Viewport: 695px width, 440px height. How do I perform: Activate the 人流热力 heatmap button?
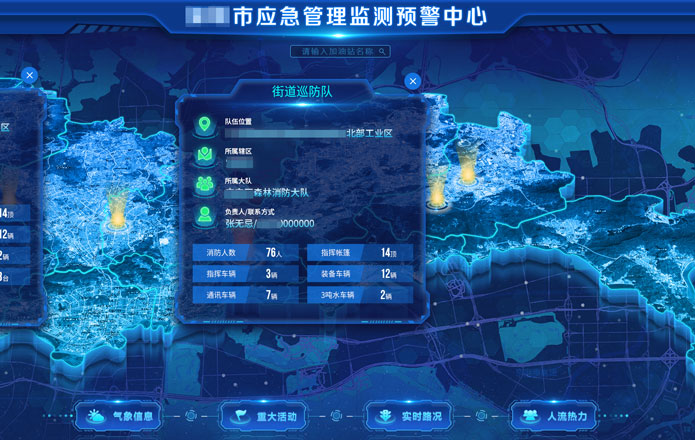556,416
